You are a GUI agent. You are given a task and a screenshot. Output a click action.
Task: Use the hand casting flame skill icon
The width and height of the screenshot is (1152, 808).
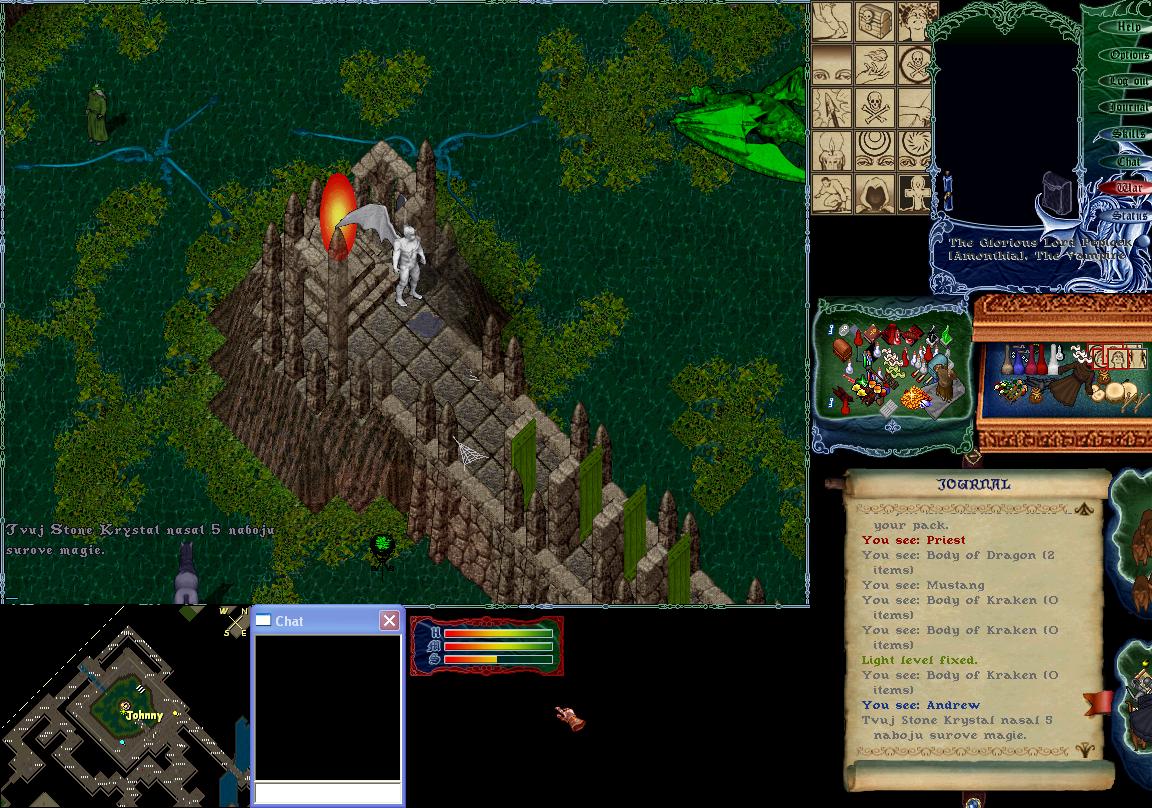coord(874,65)
